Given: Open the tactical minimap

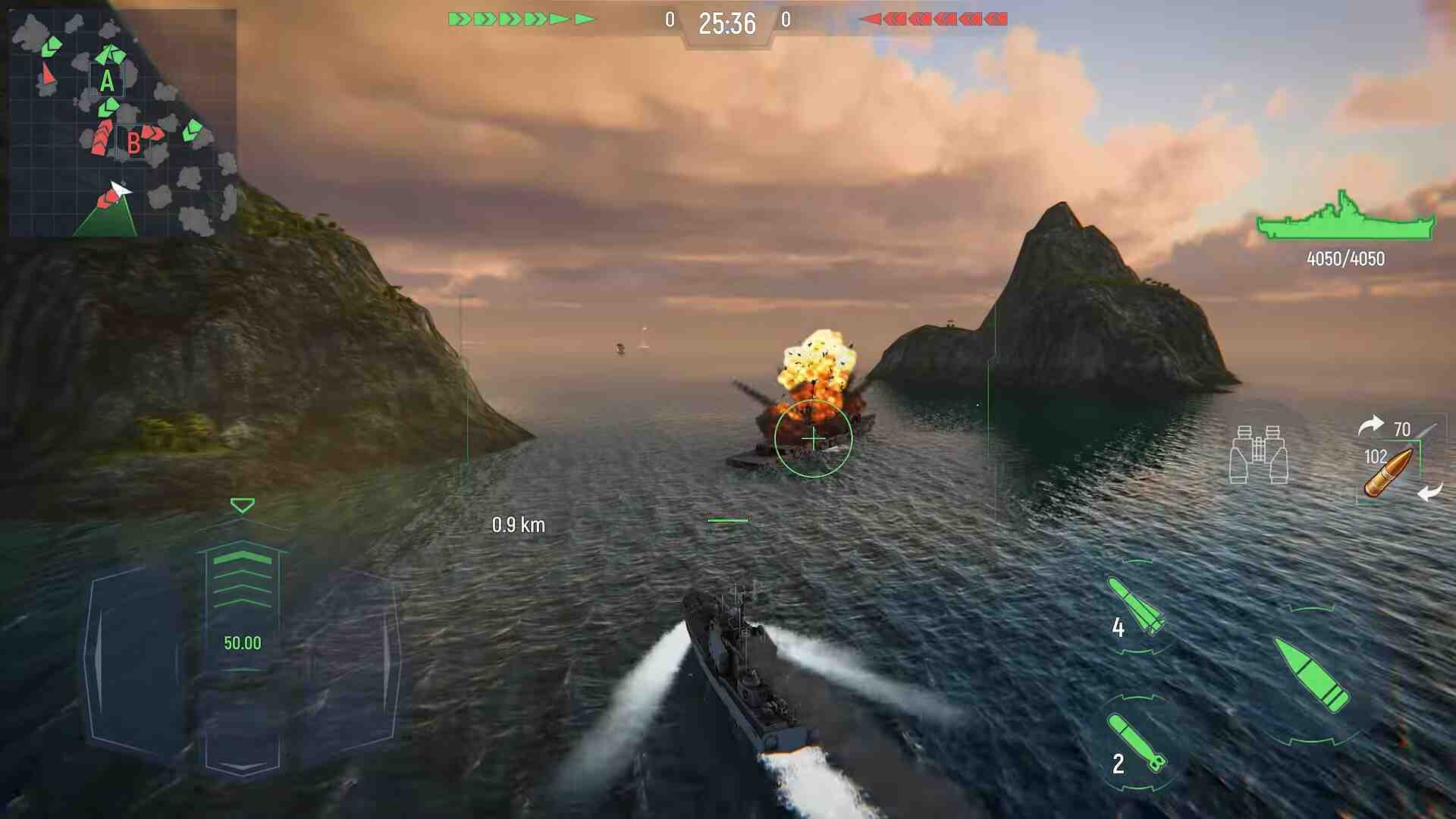Looking at the screenshot, I should pyautogui.click(x=121, y=123).
